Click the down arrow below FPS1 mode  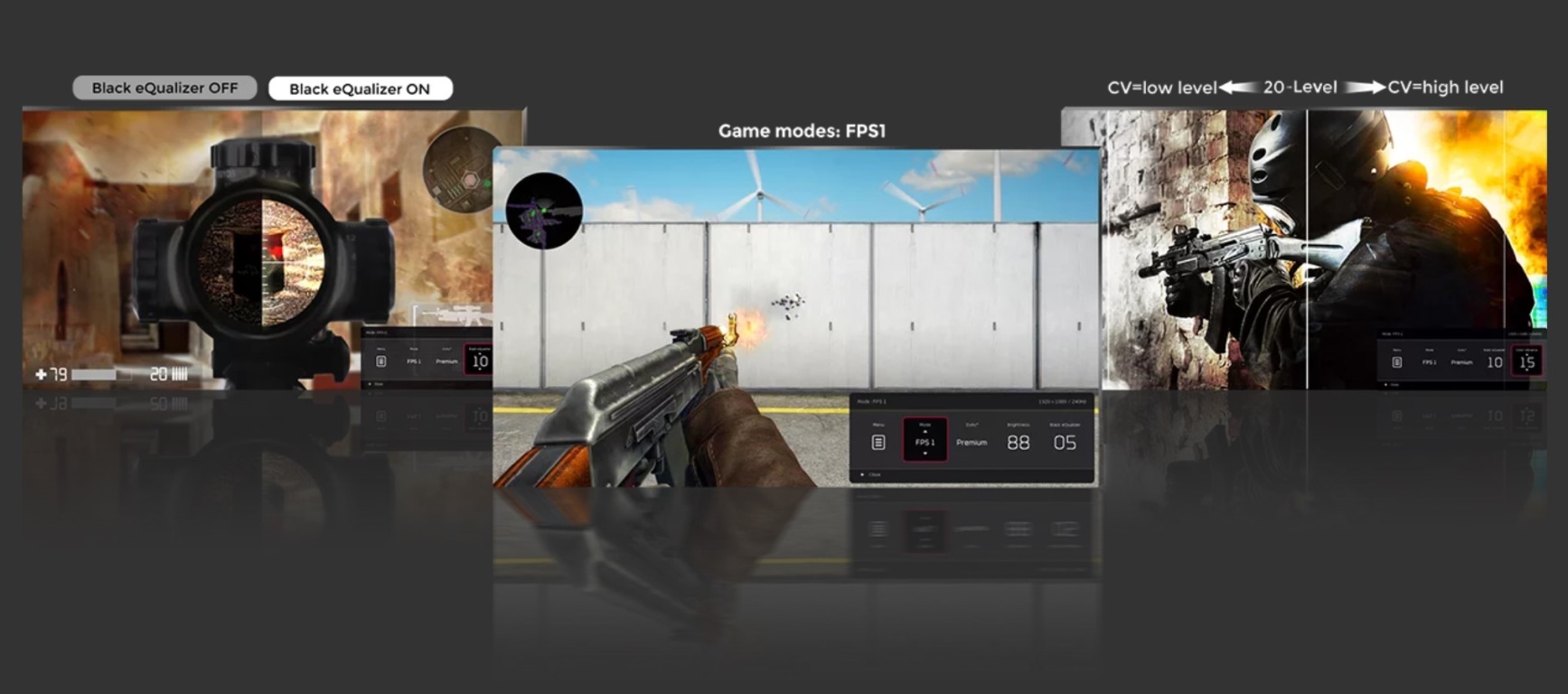[x=925, y=453]
